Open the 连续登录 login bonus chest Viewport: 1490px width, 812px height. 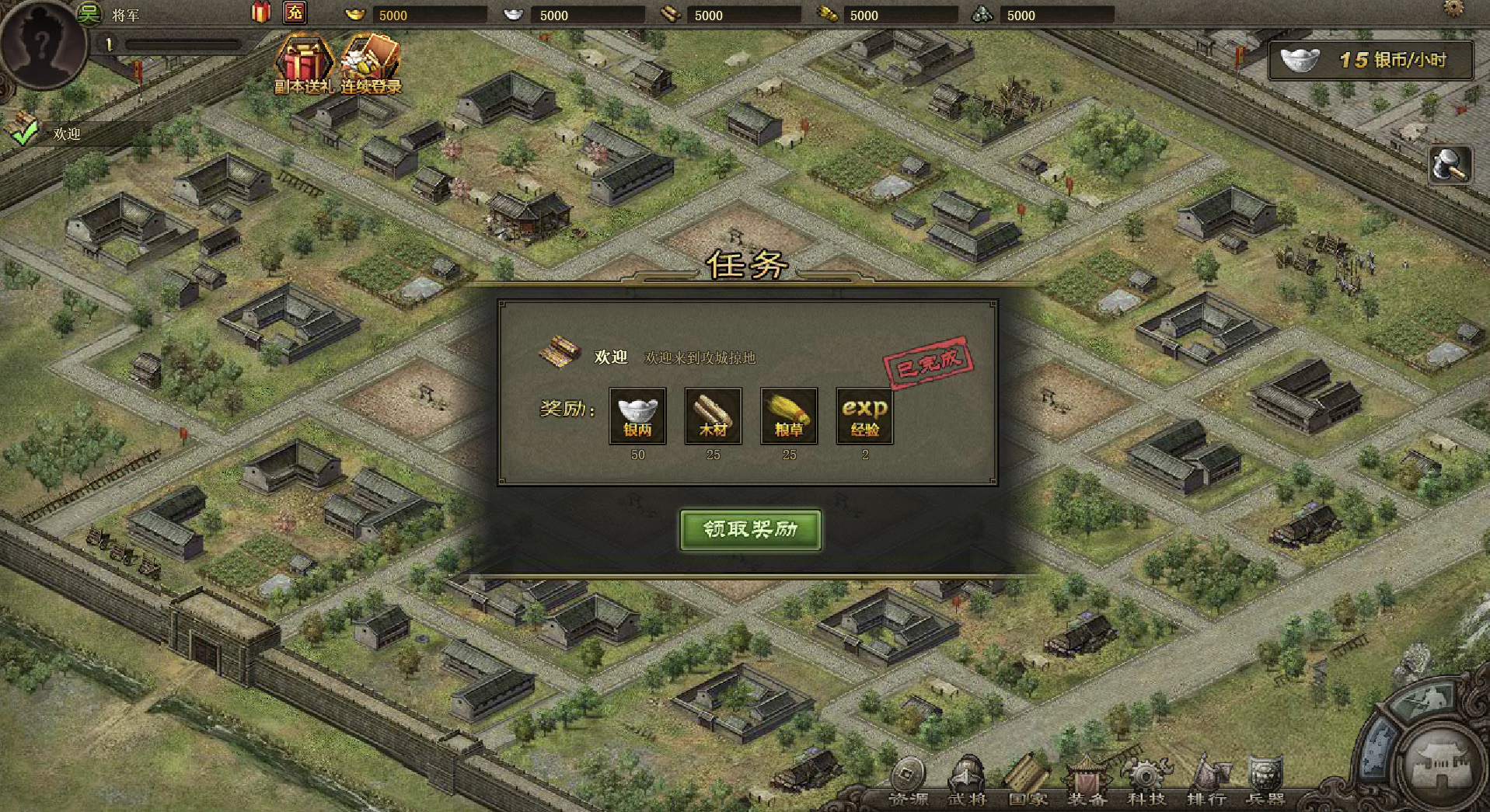click(x=371, y=64)
